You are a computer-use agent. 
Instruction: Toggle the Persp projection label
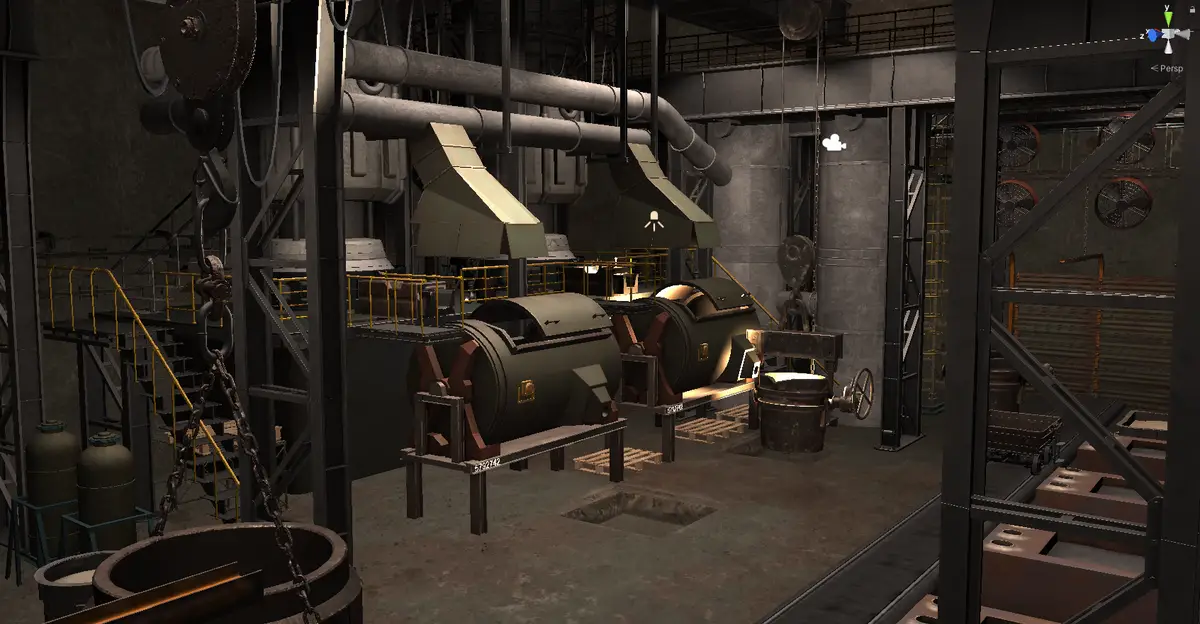coord(1170,68)
